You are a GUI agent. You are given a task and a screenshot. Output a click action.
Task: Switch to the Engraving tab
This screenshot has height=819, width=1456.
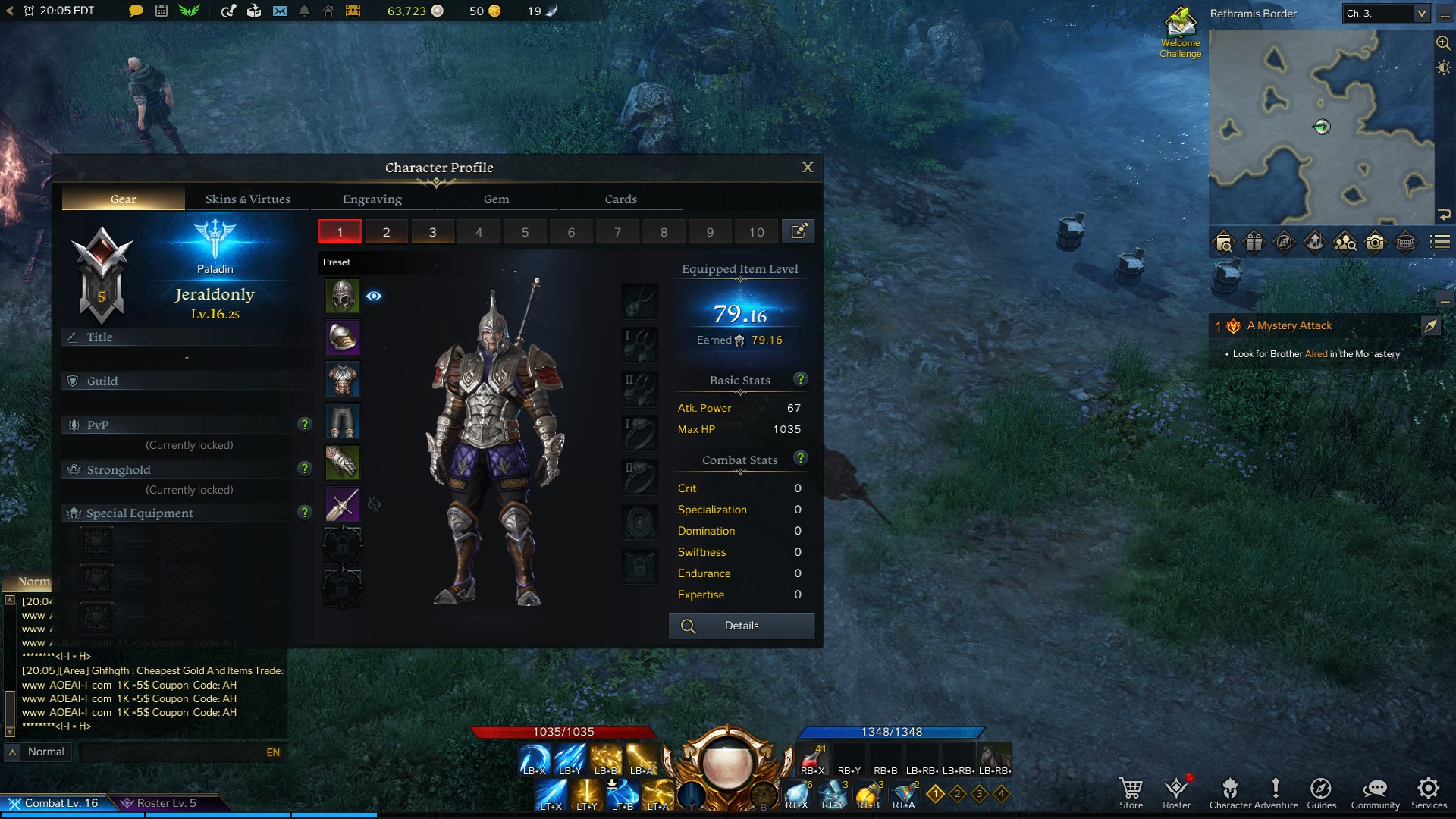click(x=371, y=199)
